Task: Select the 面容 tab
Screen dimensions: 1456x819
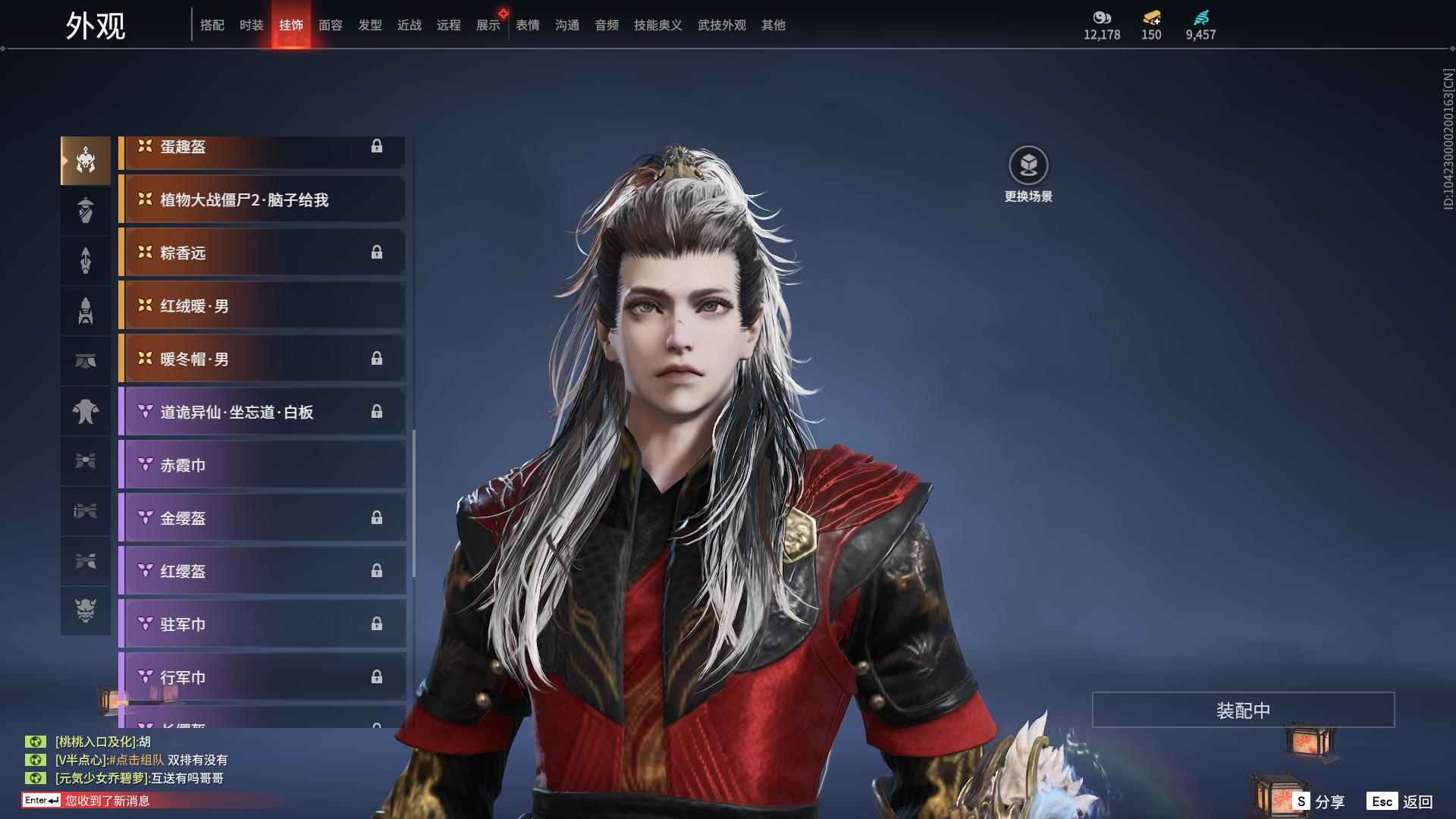Action: (330, 25)
